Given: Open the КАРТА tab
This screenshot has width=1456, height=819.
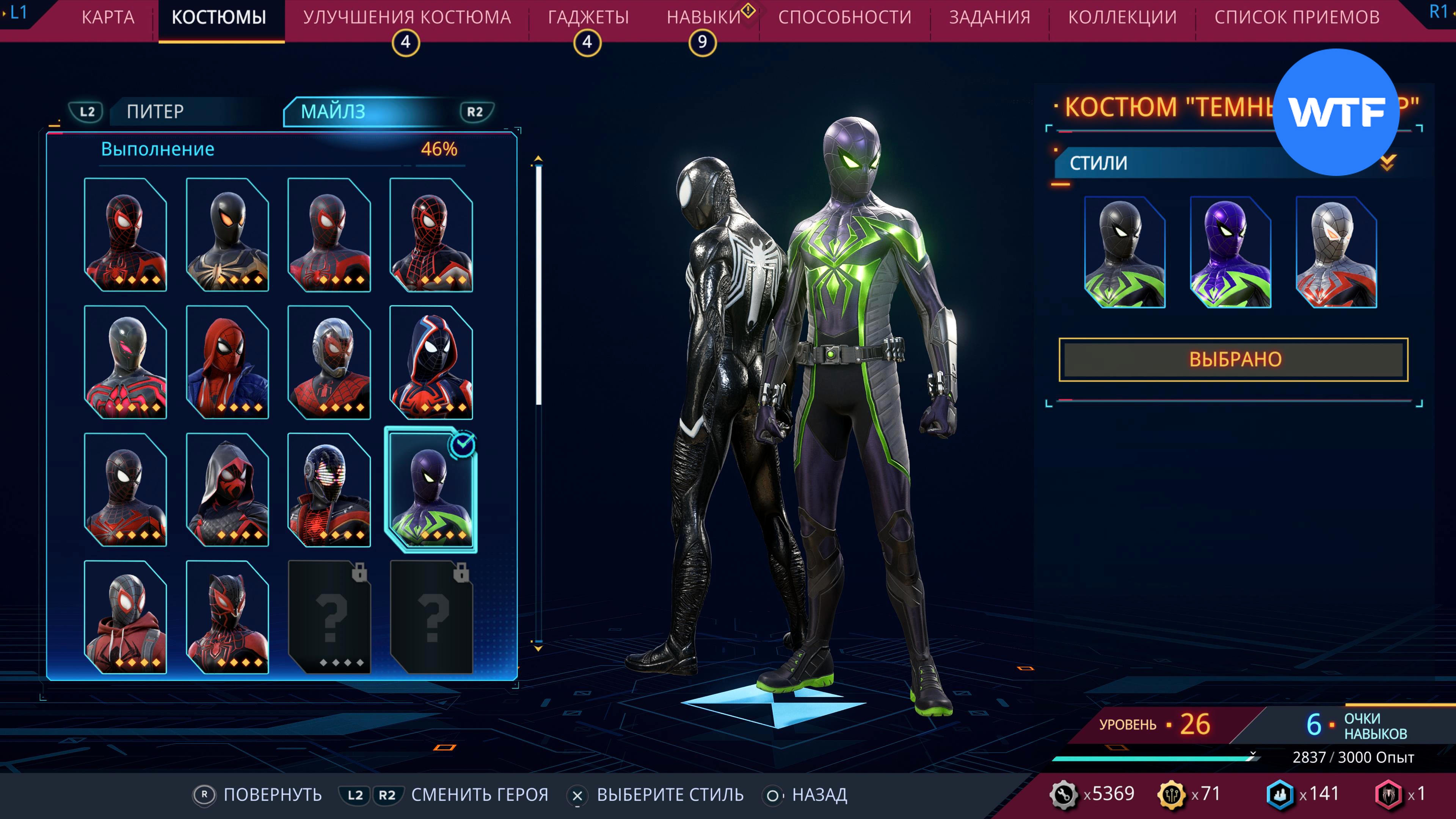Looking at the screenshot, I should [x=108, y=17].
